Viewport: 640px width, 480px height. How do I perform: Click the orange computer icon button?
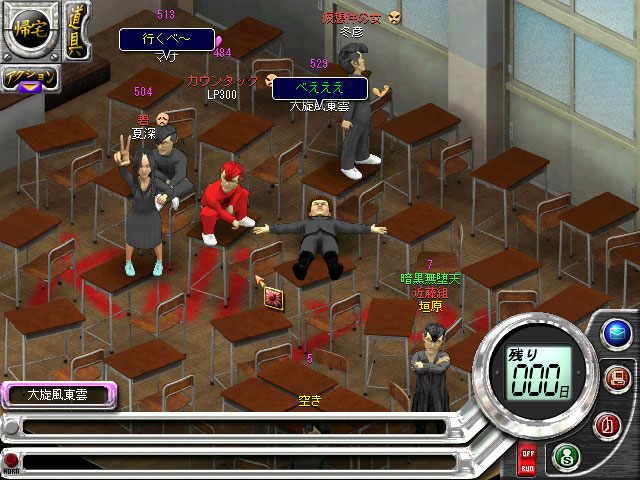pos(617,377)
